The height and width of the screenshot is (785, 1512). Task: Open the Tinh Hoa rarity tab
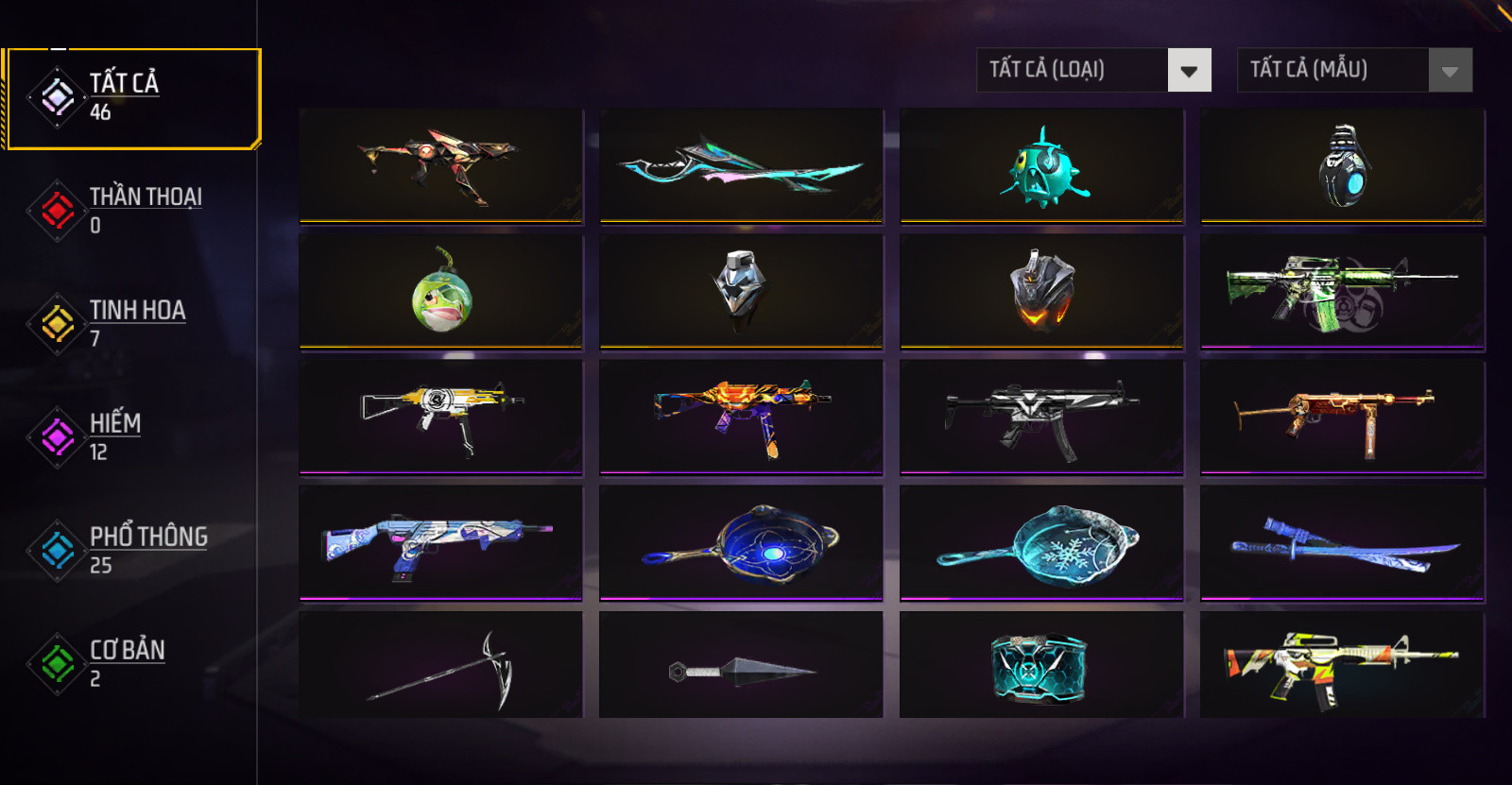tap(132, 323)
